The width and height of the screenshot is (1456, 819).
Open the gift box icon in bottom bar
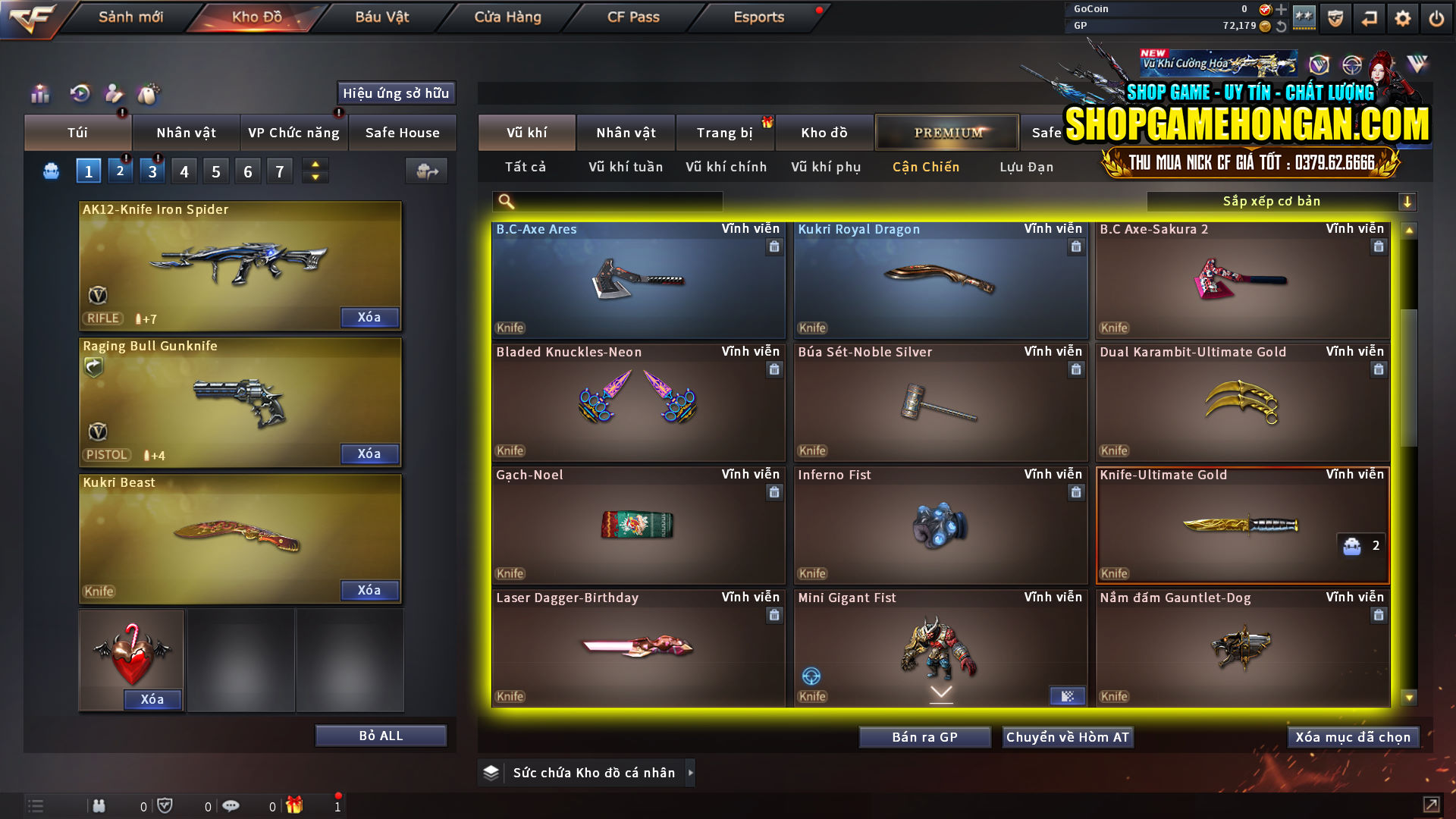coord(296,805)
